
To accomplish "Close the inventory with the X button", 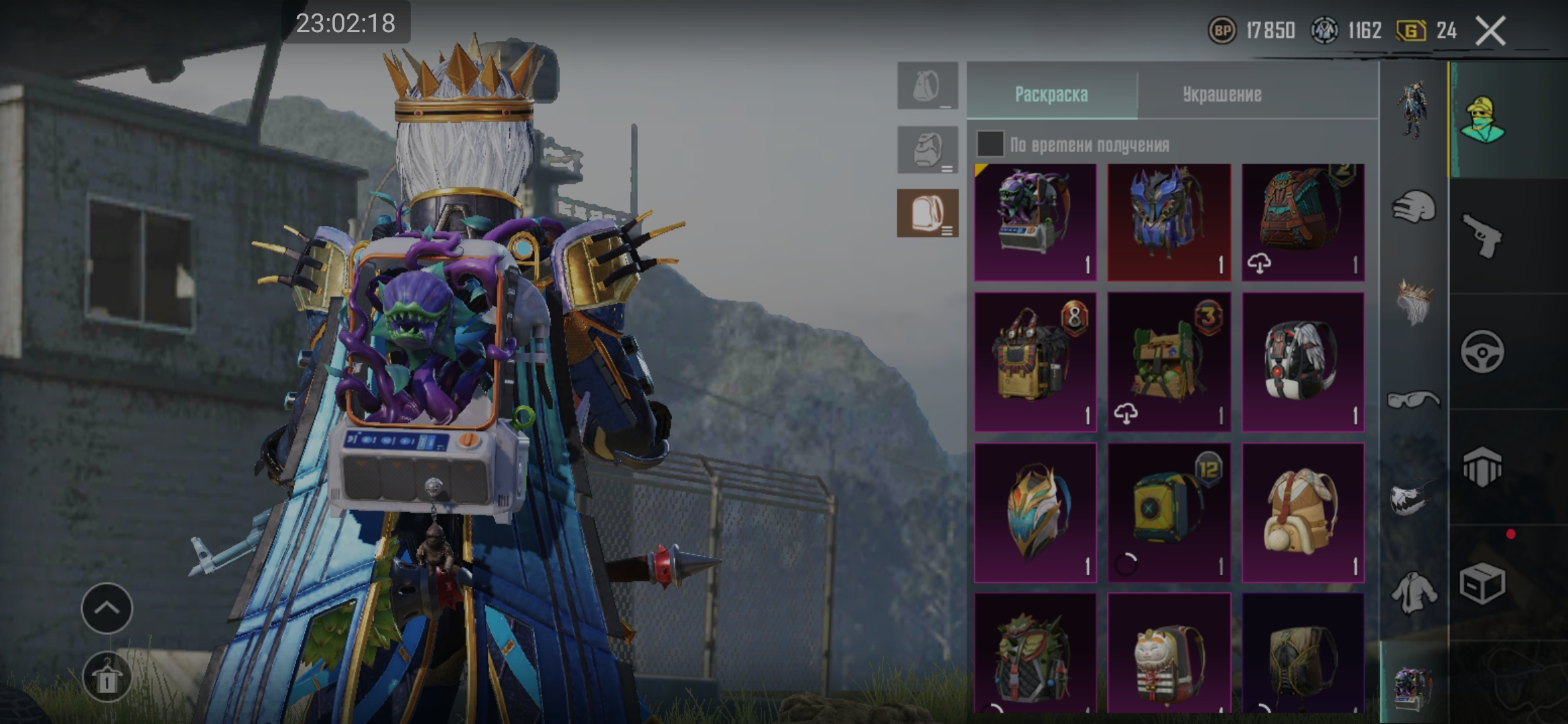I will (x=1490, y=31).
